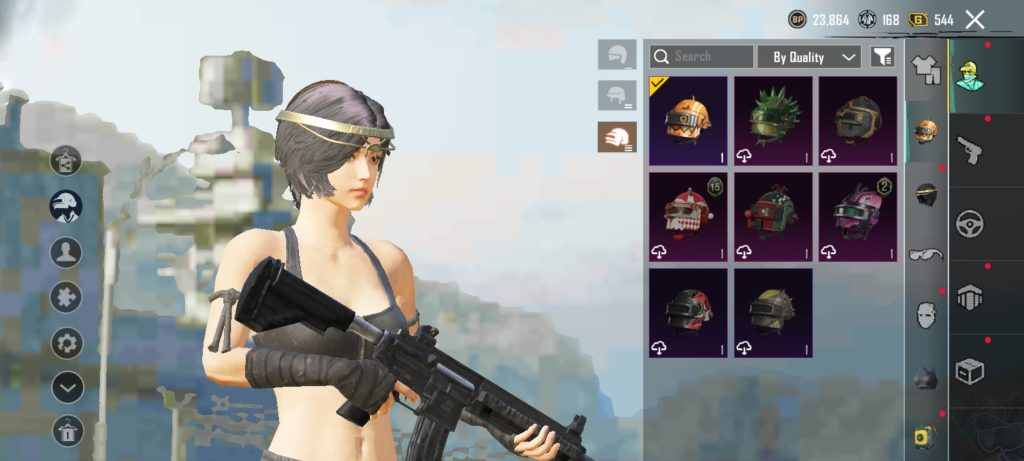Open the vehicle steering wheel category
The width and height of the screenshot is (1024, 461).
click(x=969, y=223)
